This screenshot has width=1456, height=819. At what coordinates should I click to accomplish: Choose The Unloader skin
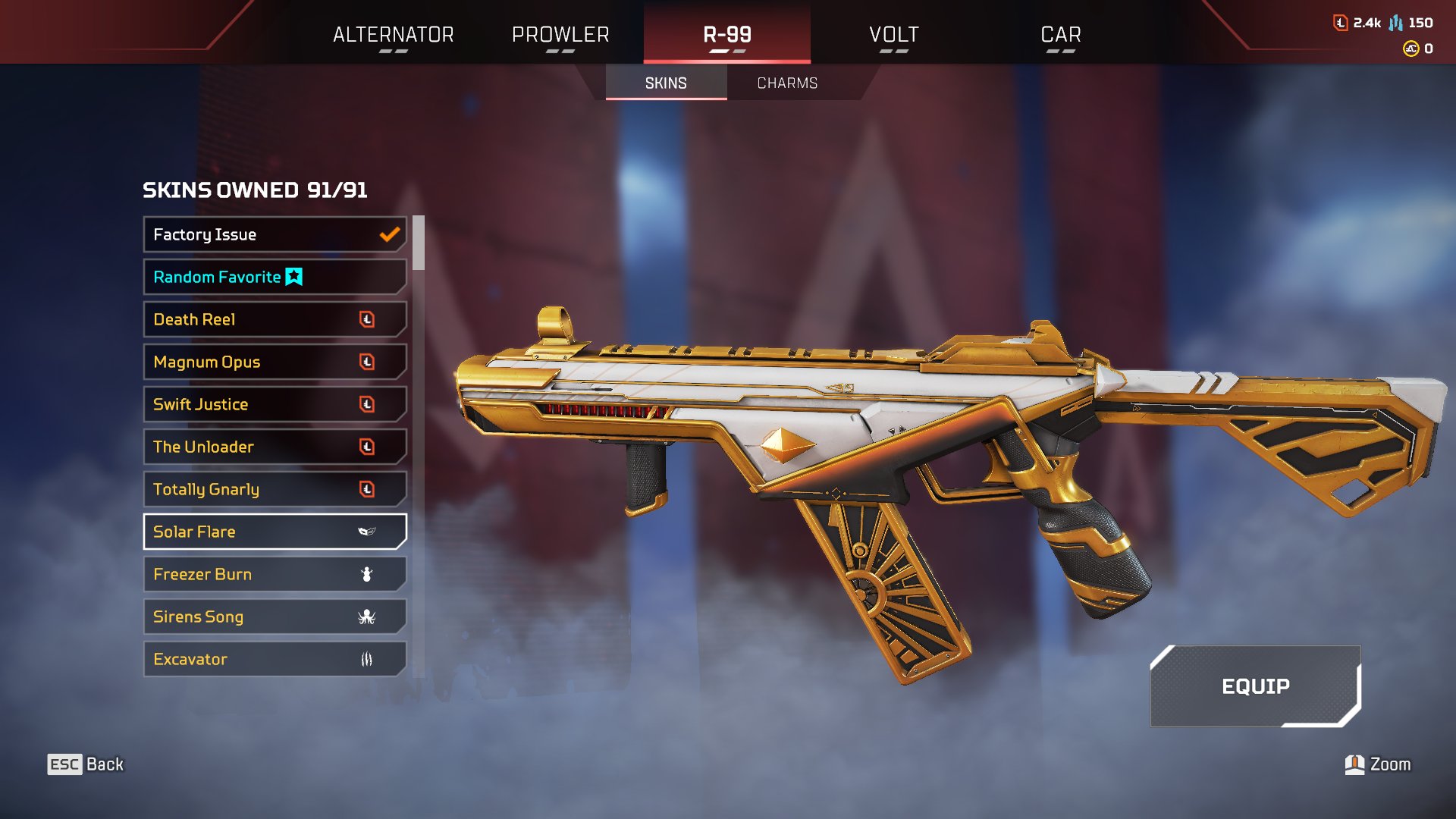point(275,447)
